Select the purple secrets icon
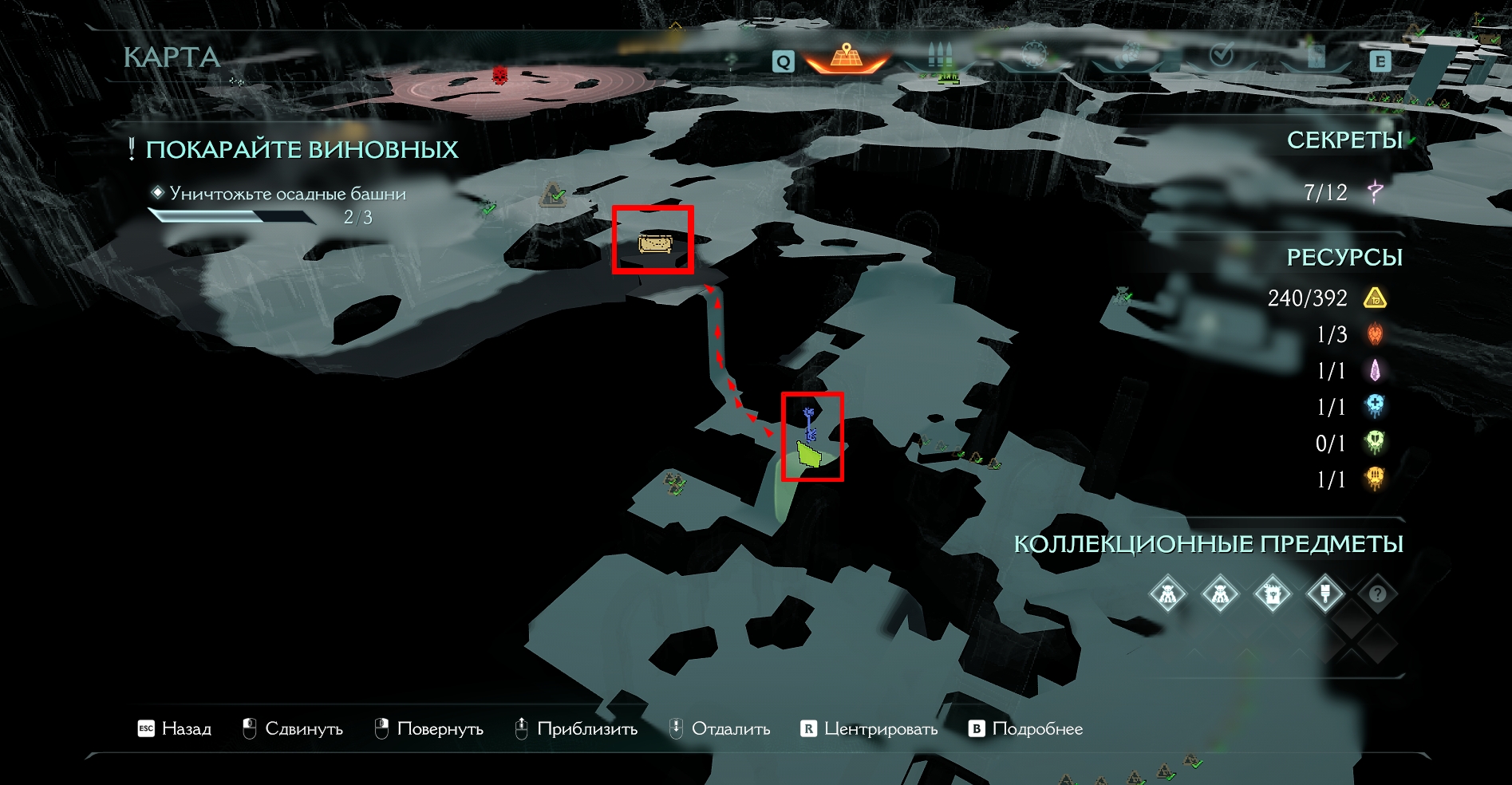This screenshot has height=785, width=1512. [1375, 191]
